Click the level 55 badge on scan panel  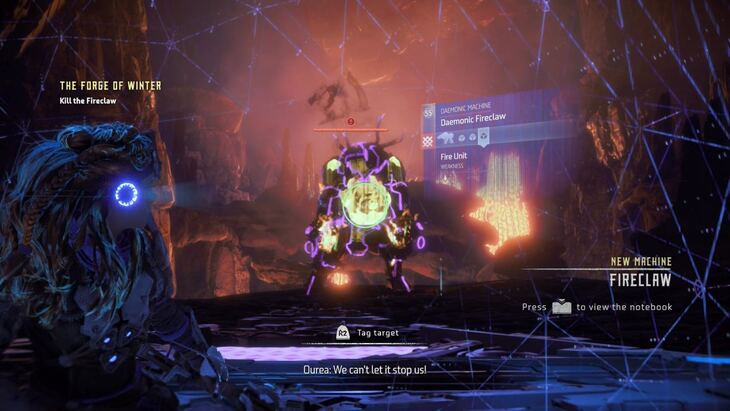[428, 113]
